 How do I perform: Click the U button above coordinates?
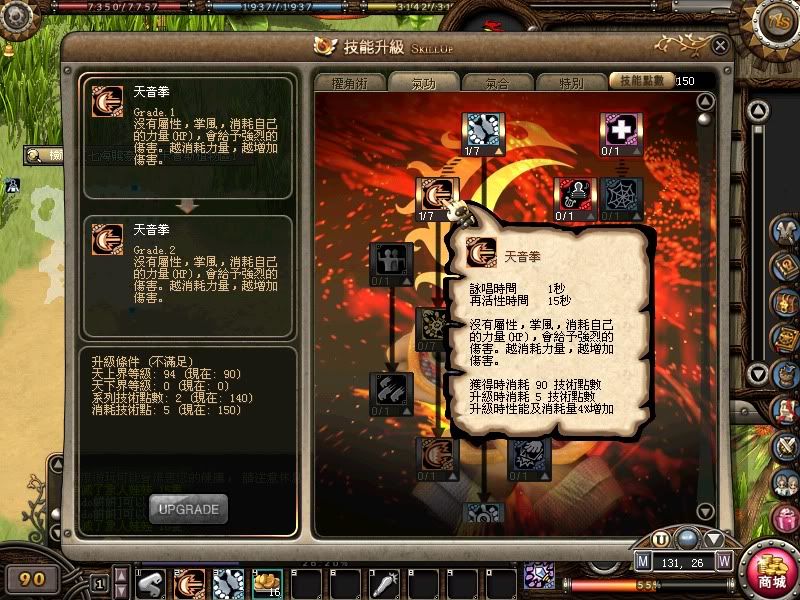point(661,541)
